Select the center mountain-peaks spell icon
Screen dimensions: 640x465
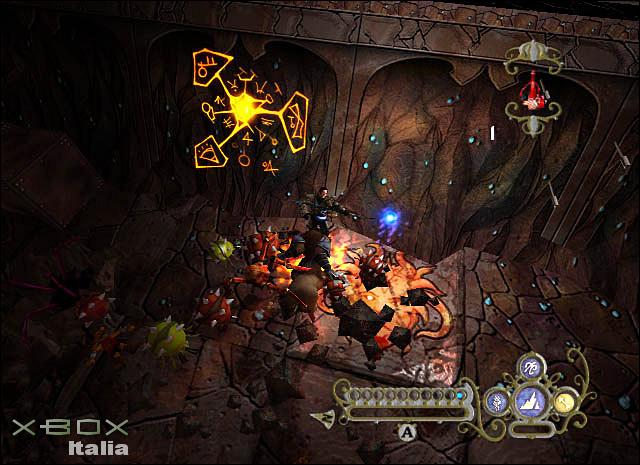pos(530,402)
